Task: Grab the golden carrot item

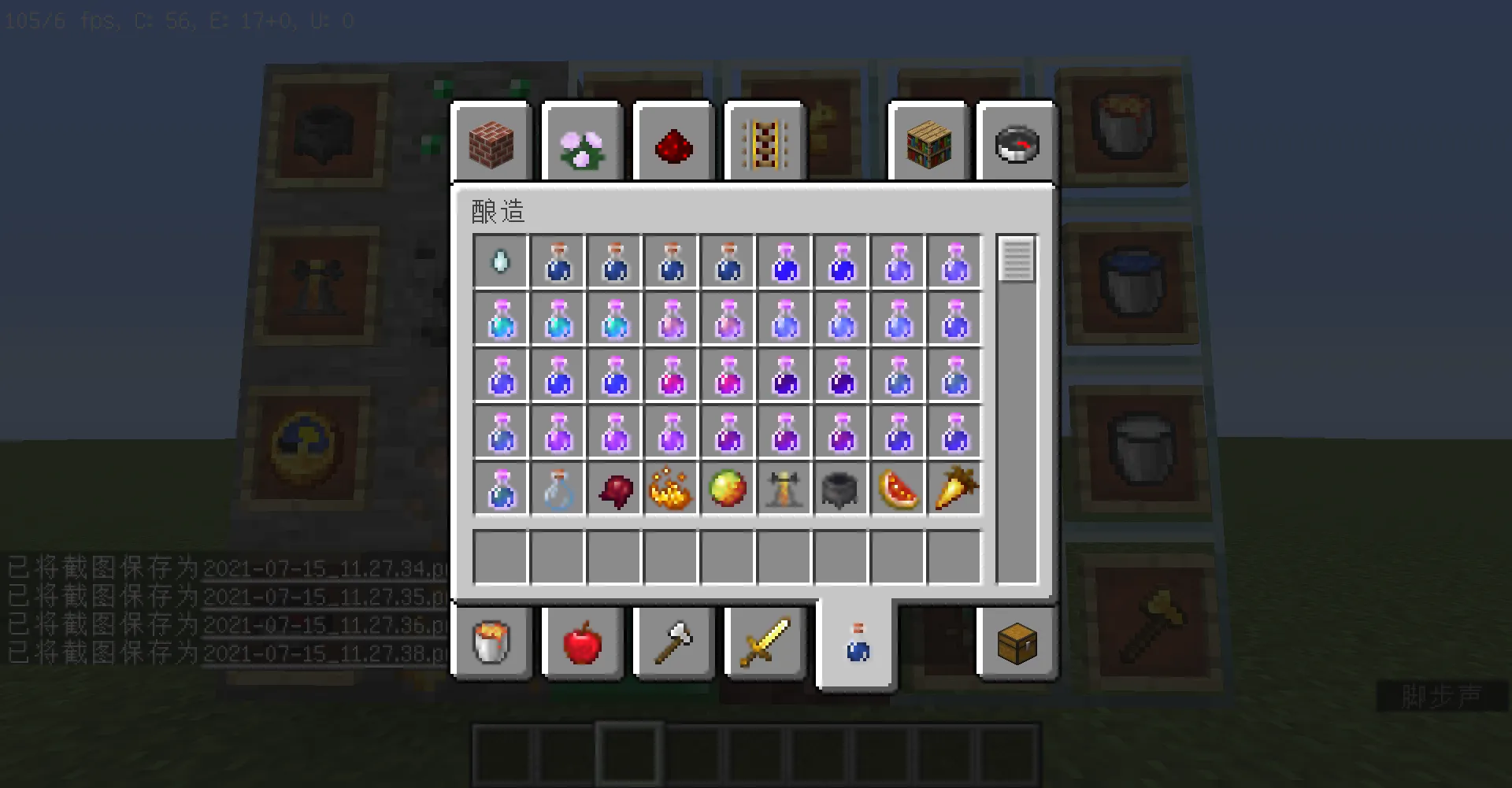Action: point(955,488)
